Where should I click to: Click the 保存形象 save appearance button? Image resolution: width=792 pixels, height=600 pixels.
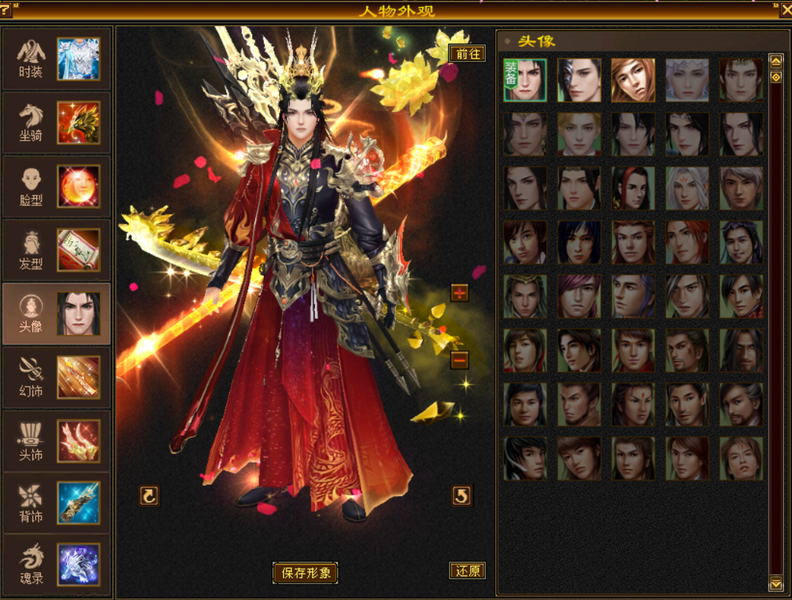pos(306,573)
